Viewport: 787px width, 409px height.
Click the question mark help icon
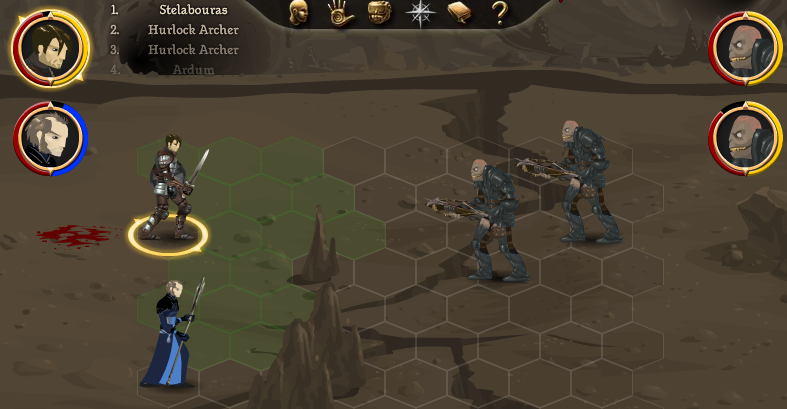[x=499, y=12]
